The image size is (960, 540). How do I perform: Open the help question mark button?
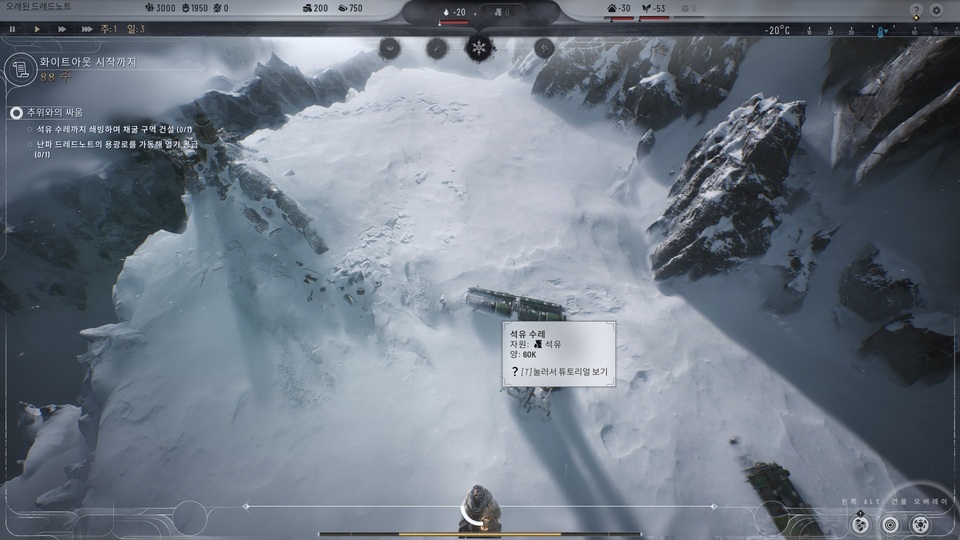pyautogui.click(x=915, y=10)
